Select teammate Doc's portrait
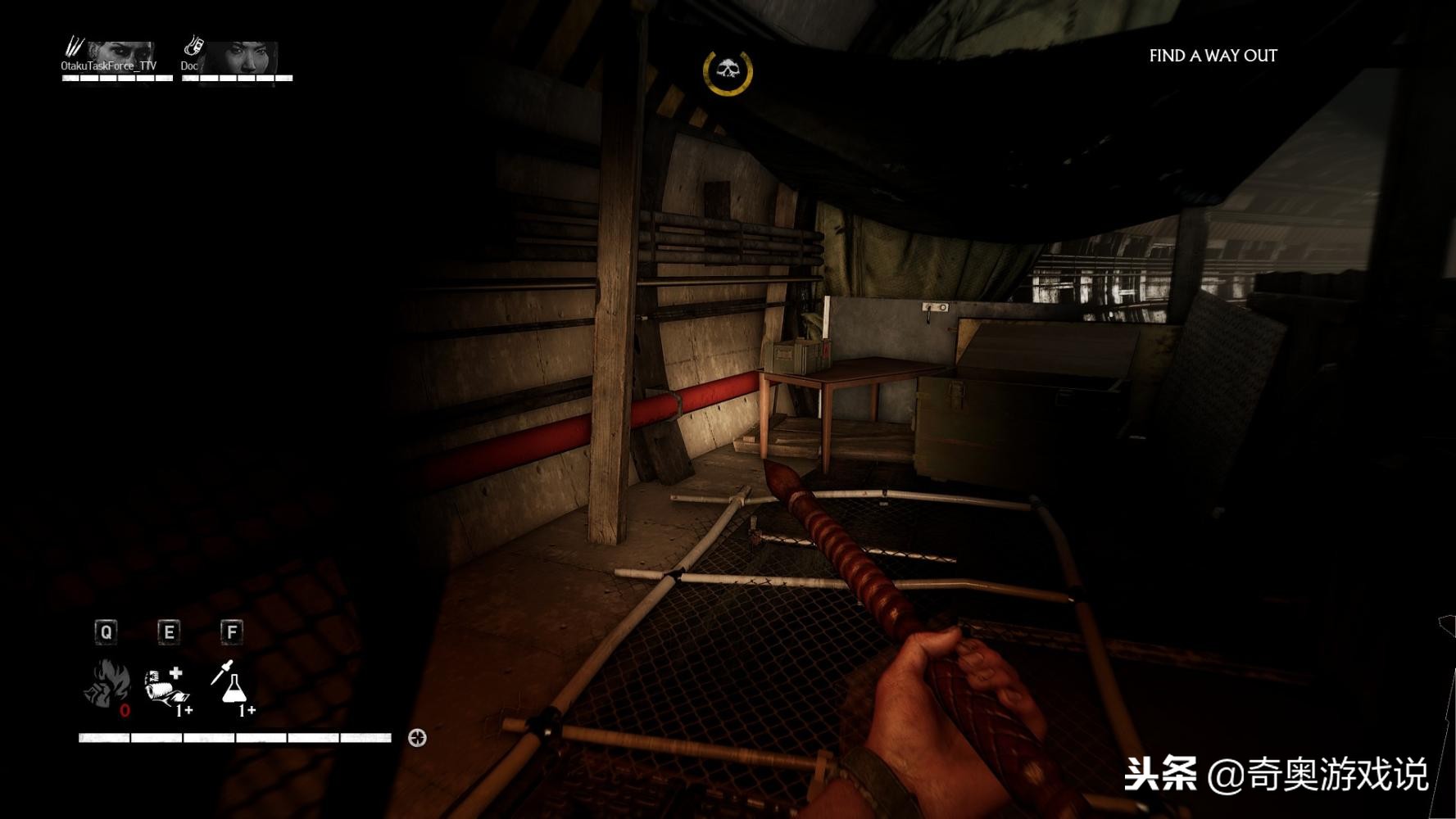1456x819 pixels. (241, 57)
